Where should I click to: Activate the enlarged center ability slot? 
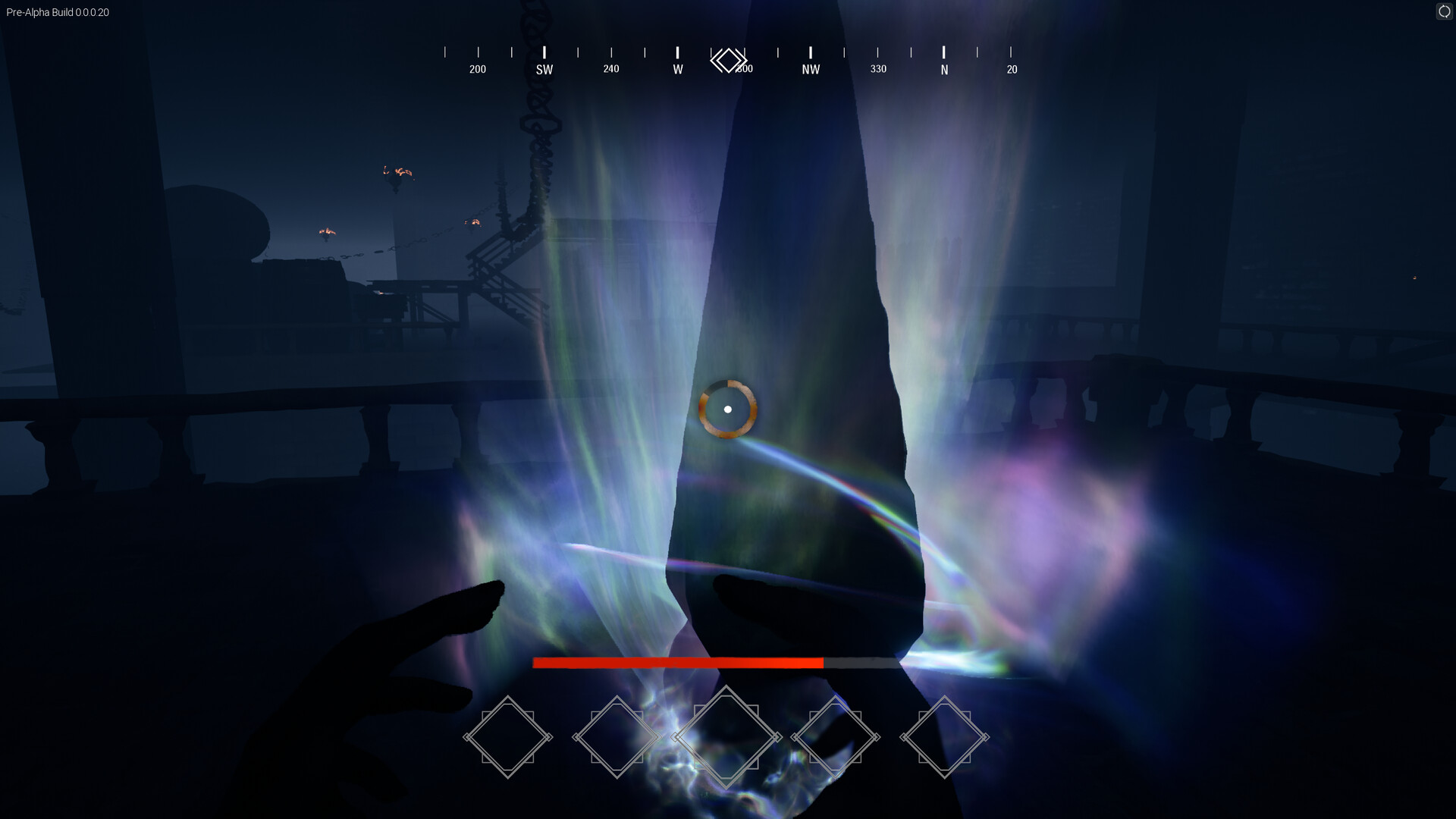coord(728,736)
